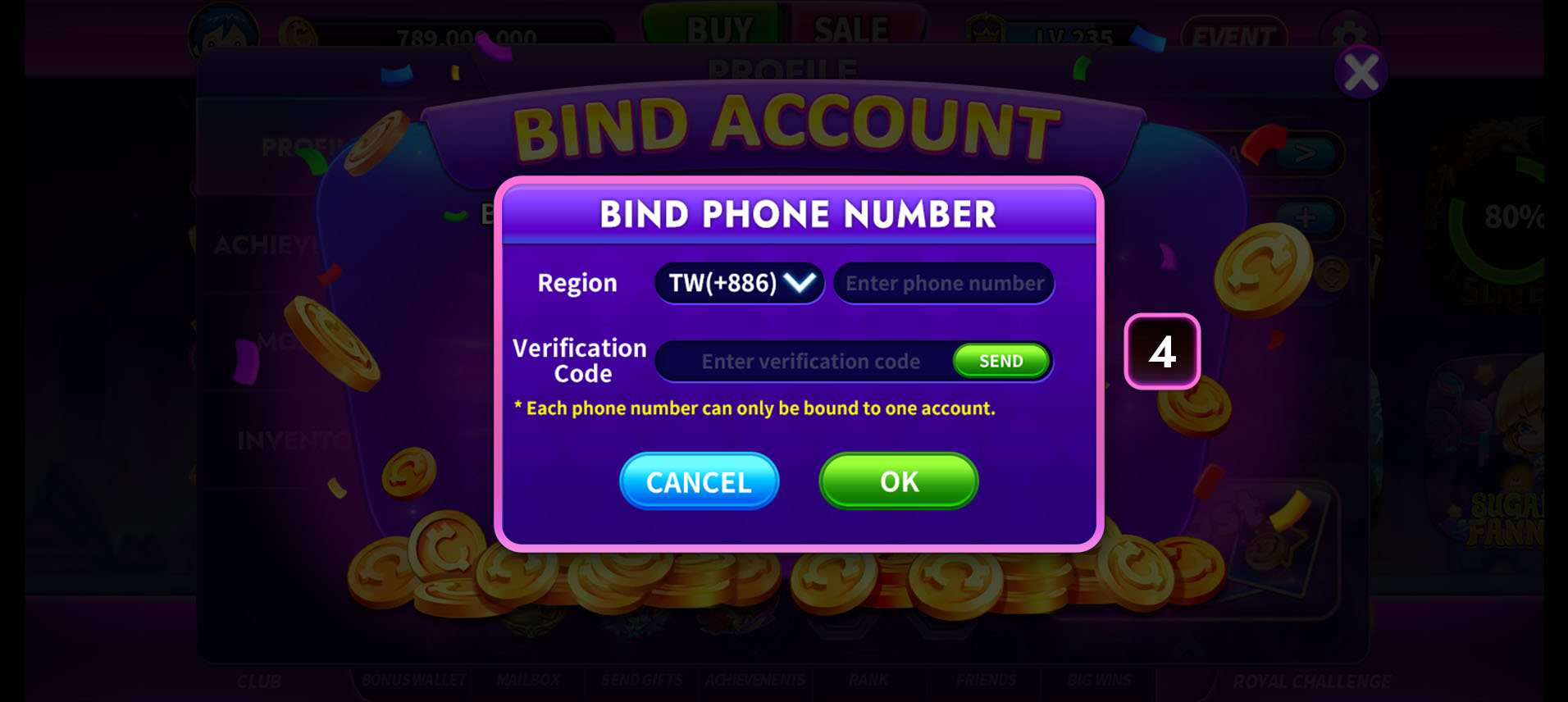Click the pink number 4 step badge

1162,353
